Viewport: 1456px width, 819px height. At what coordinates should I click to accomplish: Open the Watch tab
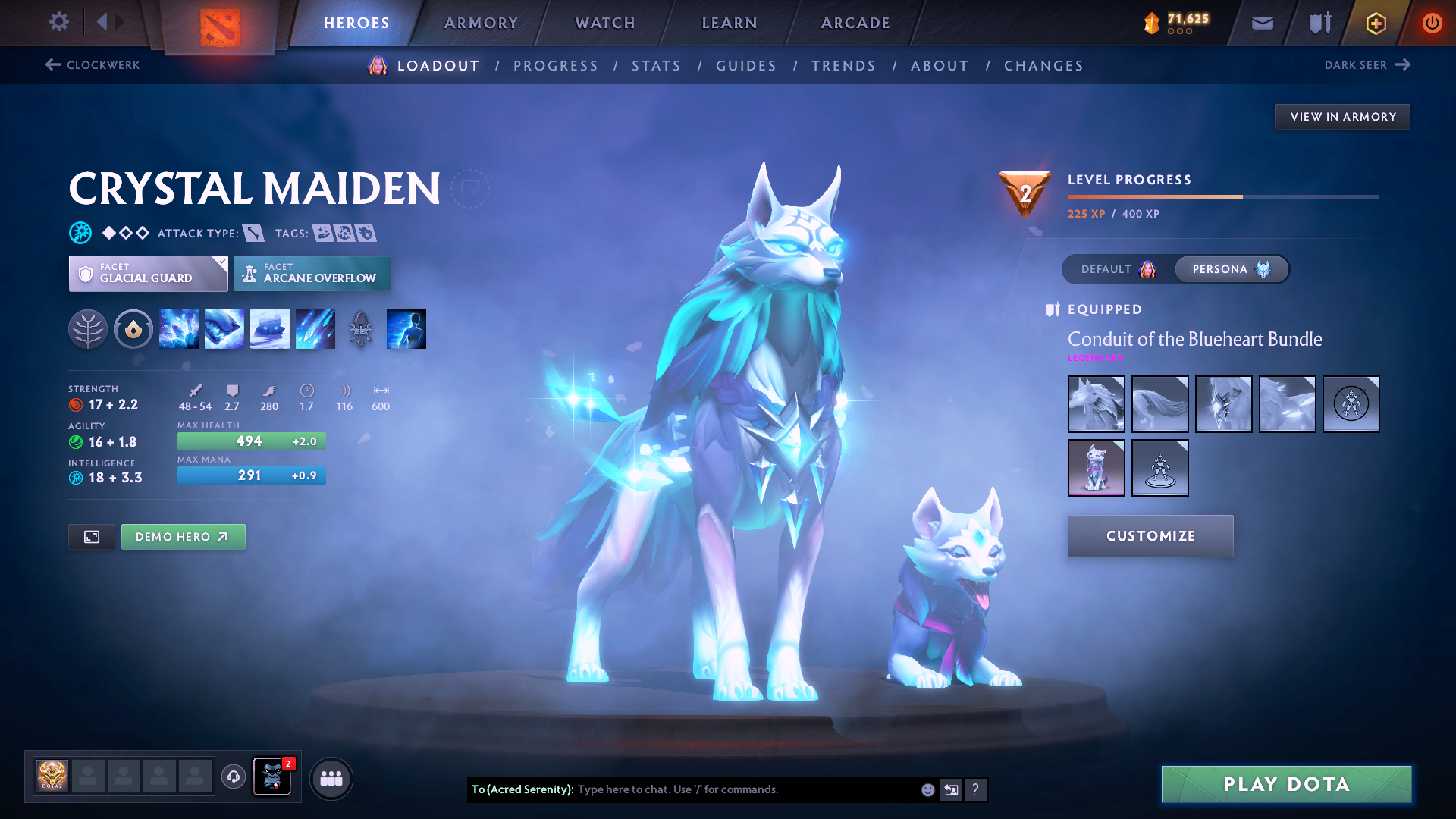pyautogui.click(x=605, y=23)
